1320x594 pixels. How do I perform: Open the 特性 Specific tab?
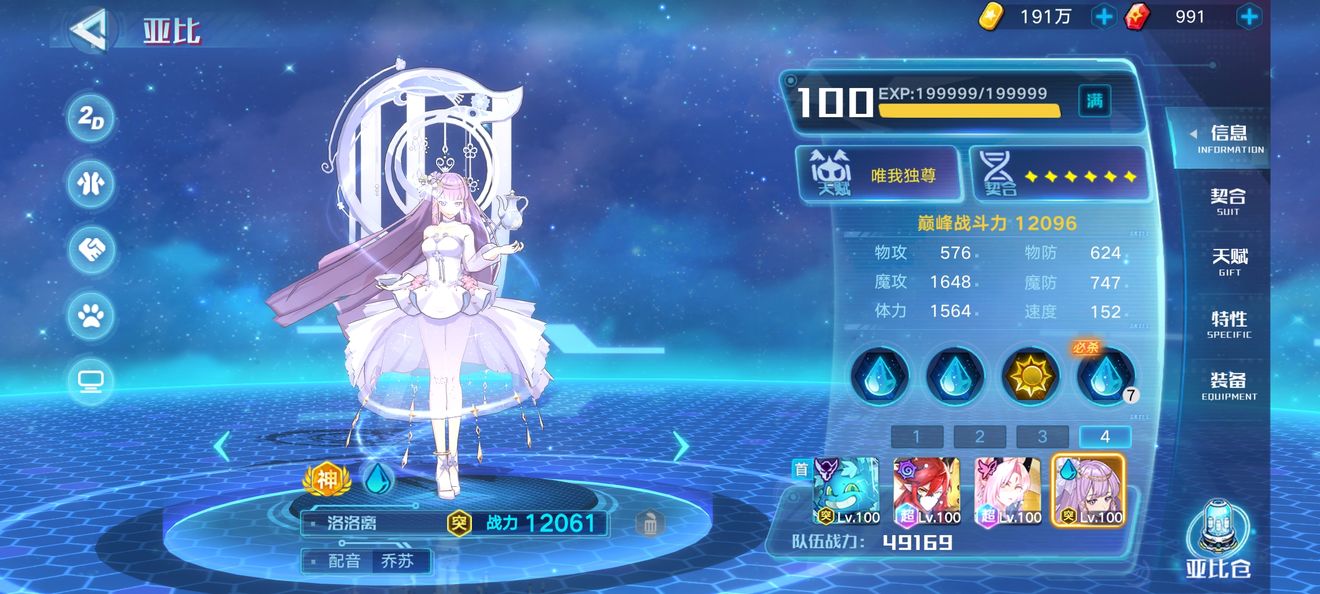tap(1228, 324)
